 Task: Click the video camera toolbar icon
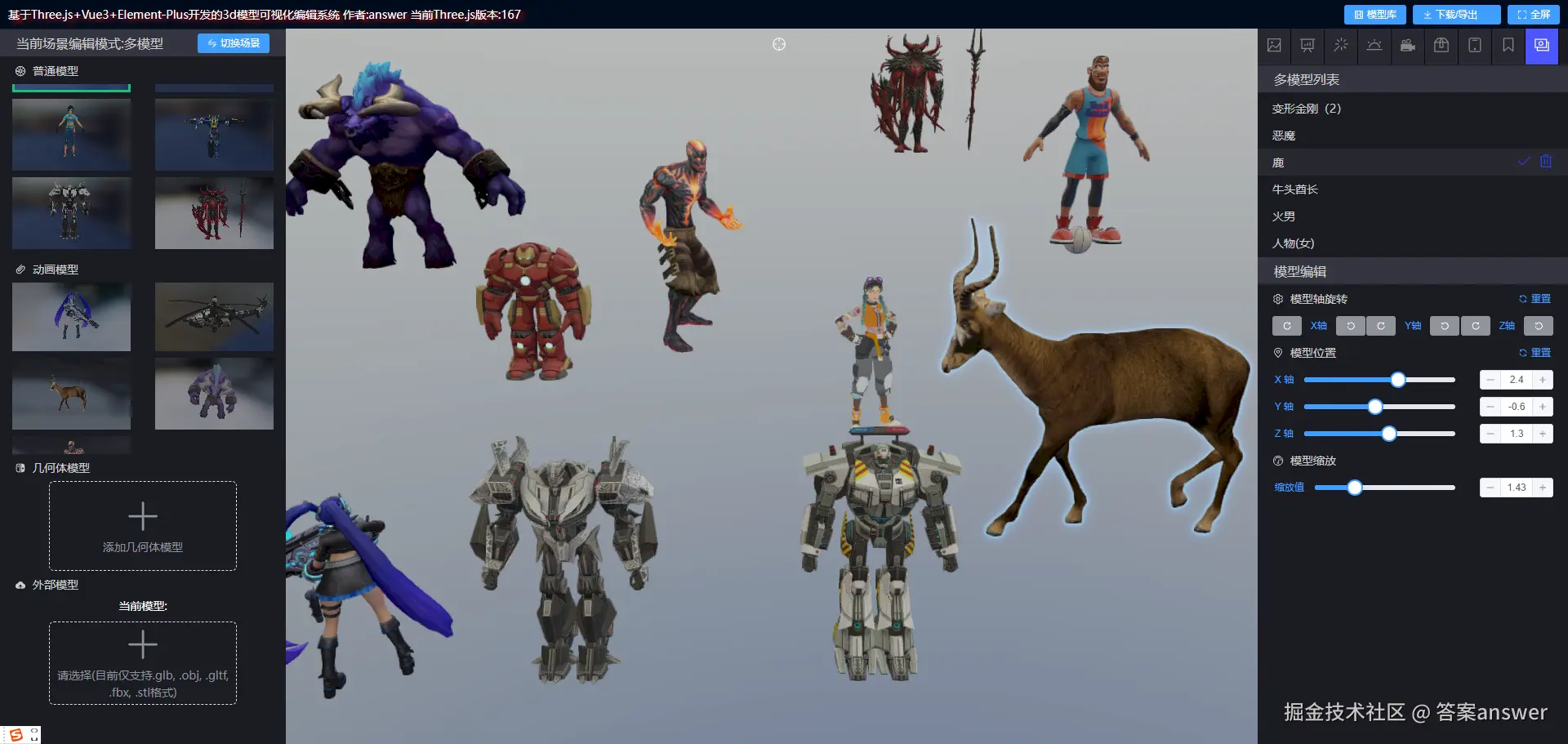[1407, 46]
